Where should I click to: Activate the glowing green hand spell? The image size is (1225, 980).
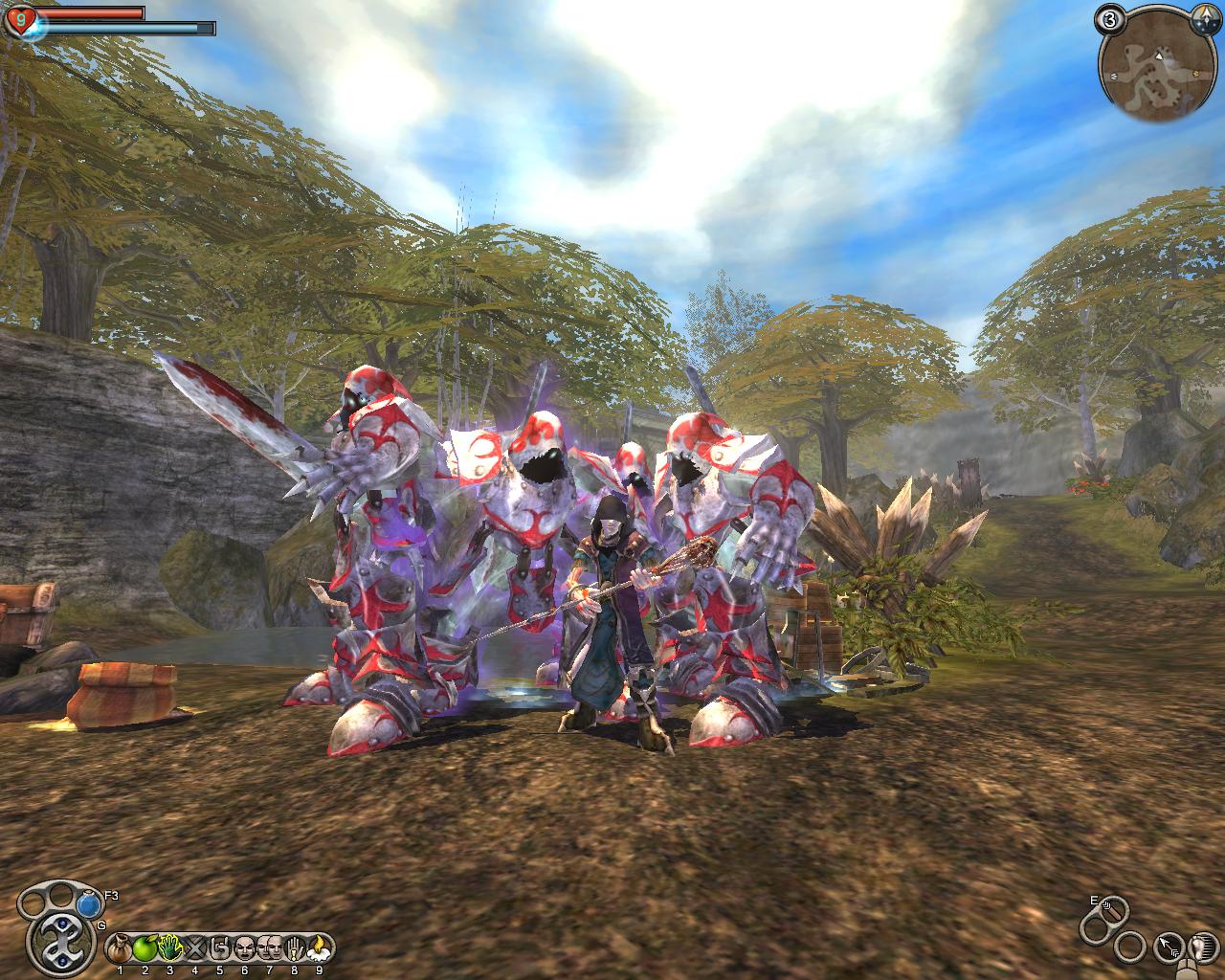click(169, 948)
